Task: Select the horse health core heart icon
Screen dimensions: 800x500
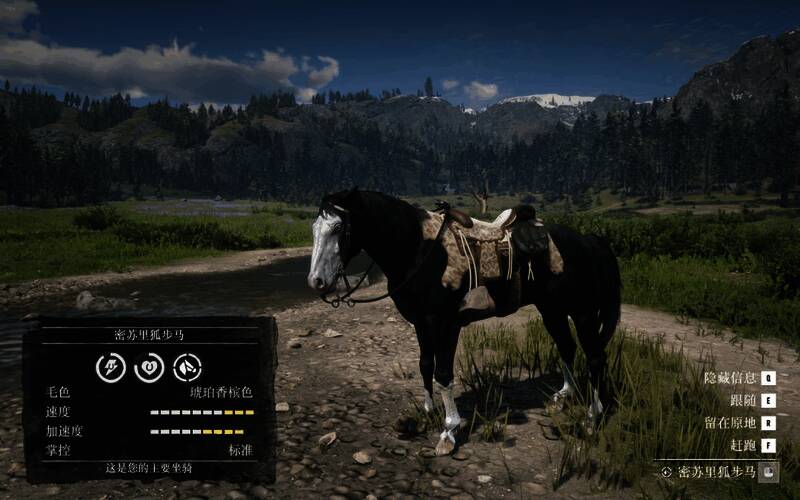Action: [x=149, y=368]
